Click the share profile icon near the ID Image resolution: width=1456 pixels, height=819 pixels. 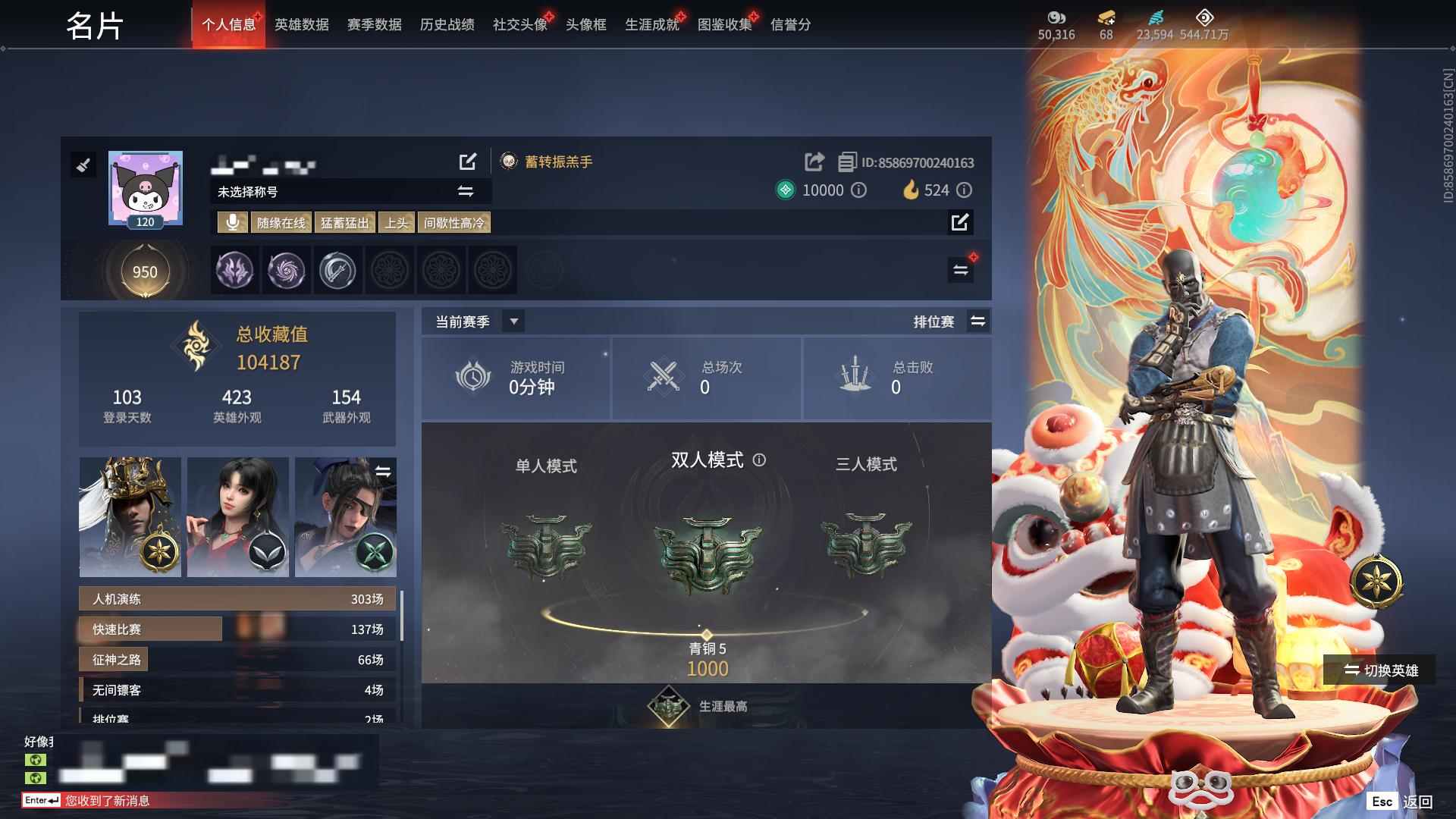click(814, 162)
